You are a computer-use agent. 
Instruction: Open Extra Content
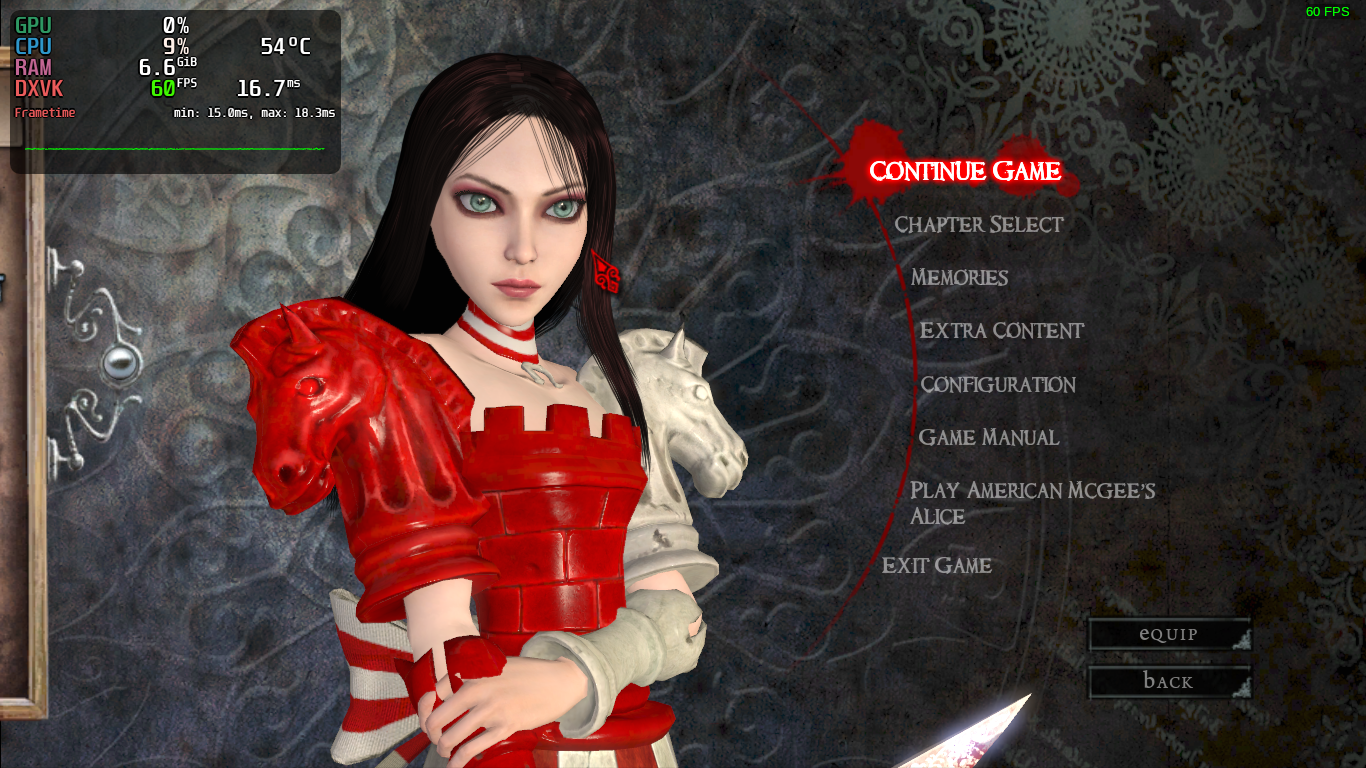(x=1001, y=331)
